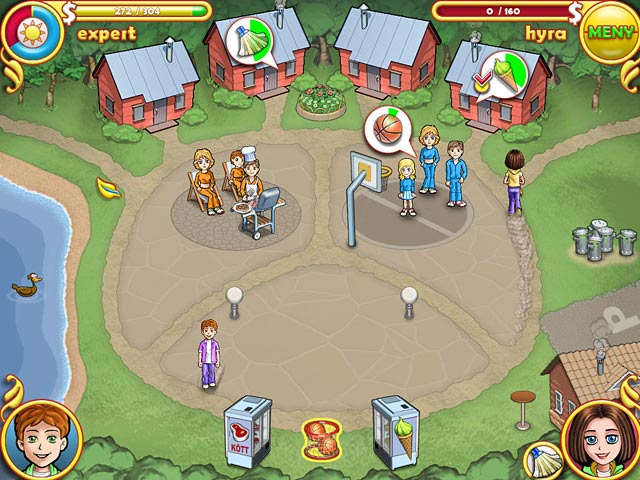Select the girl character portrait
Image resolution: width=640 pixels, height=480 pixels.
click(603, 441)
